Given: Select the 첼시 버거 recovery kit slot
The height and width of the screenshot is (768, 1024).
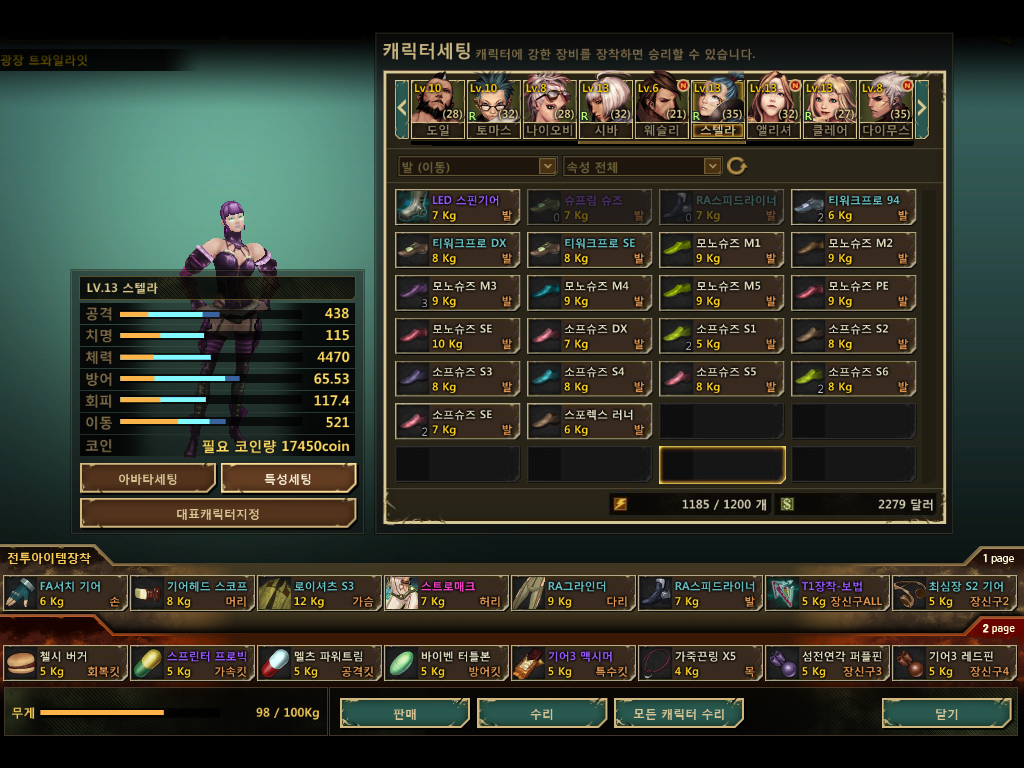Looking at the screenshot, I should click(x=66, y=663).
